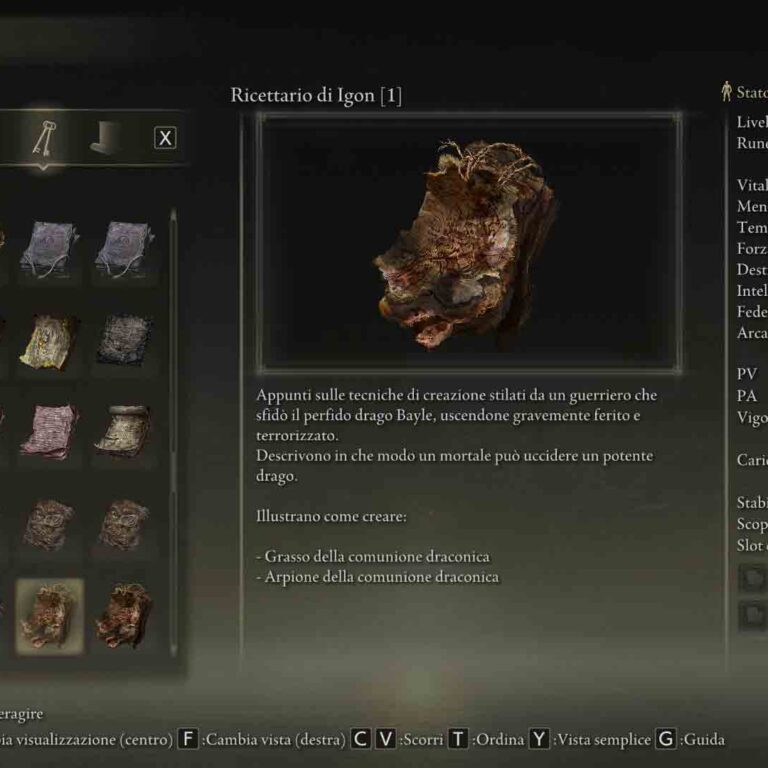
Task: Select the highlighted Igon's cookbook slot
Action: (49, 615)
